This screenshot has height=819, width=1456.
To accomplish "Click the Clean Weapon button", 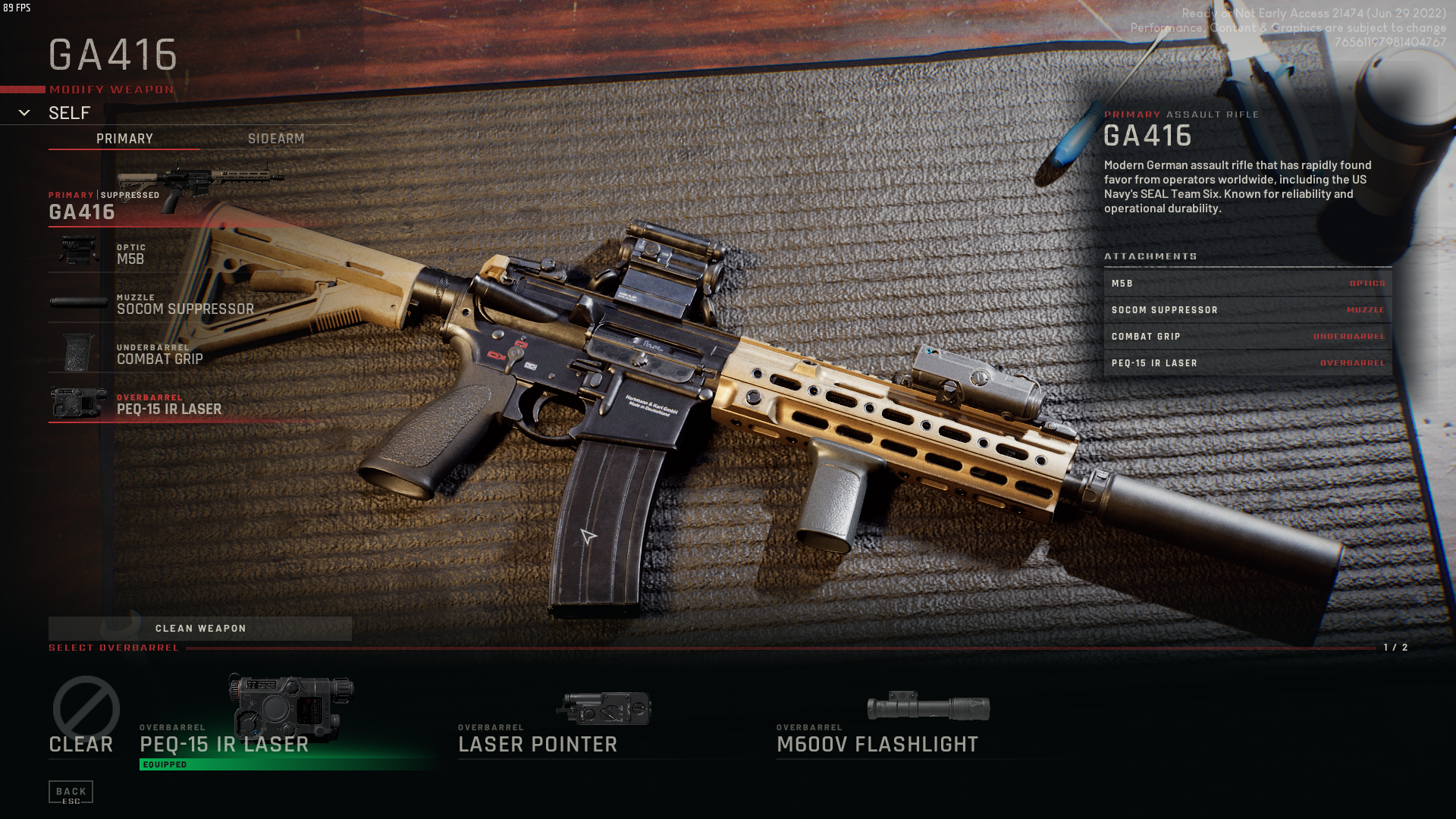I will pyautogui.click(x=200, y=629).
